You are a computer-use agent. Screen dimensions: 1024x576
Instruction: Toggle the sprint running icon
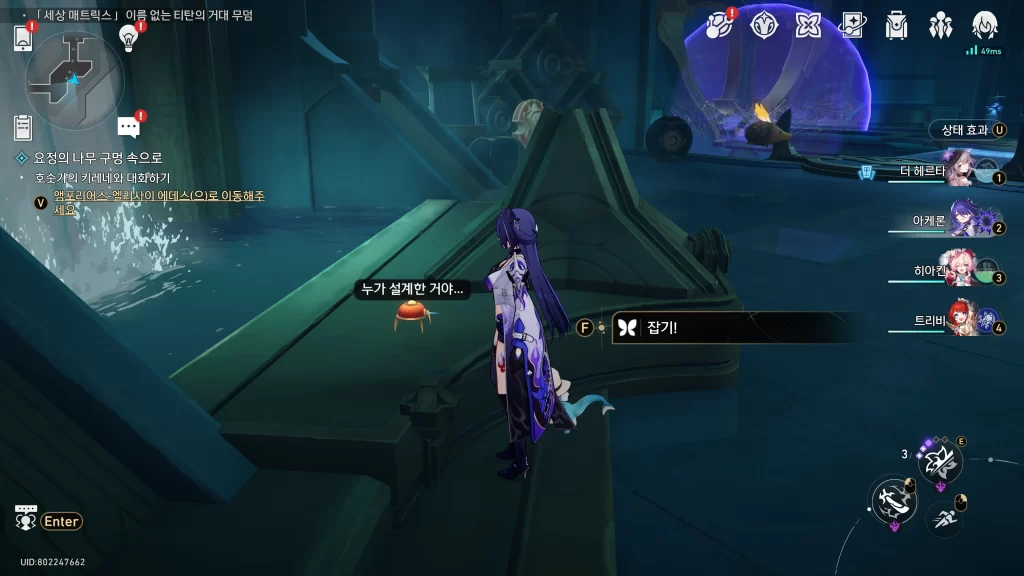[x=945, y=517]
